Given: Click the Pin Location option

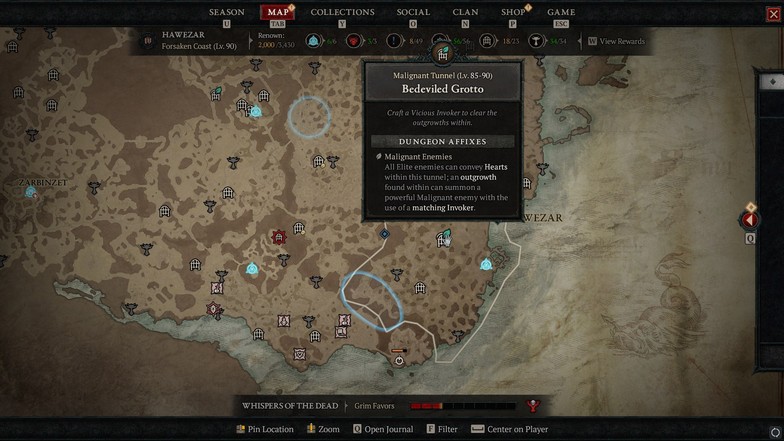Looking at the screenshot, I should tap(264, 429).
